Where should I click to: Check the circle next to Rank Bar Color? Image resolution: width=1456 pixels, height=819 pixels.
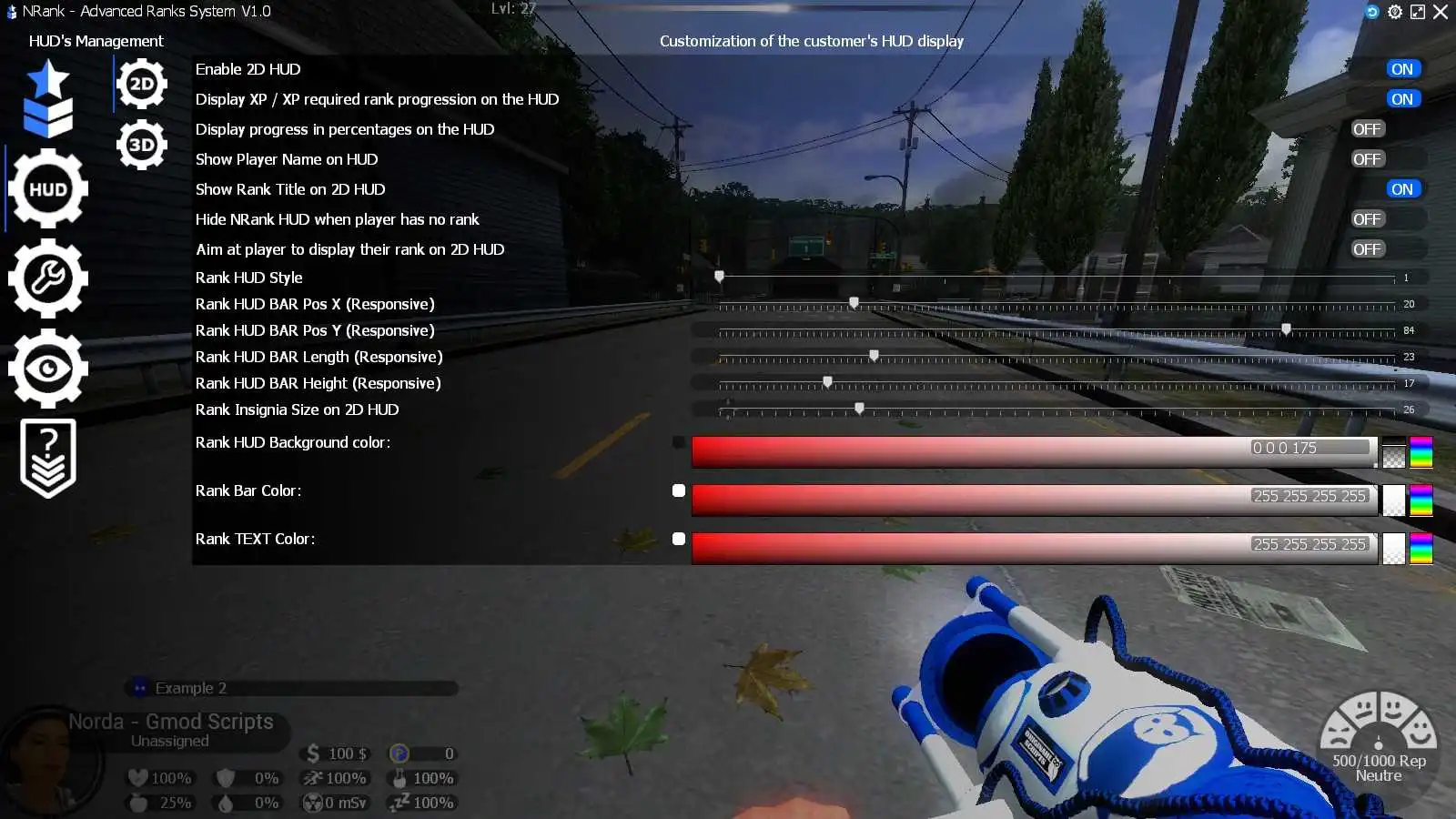[678, 490]
